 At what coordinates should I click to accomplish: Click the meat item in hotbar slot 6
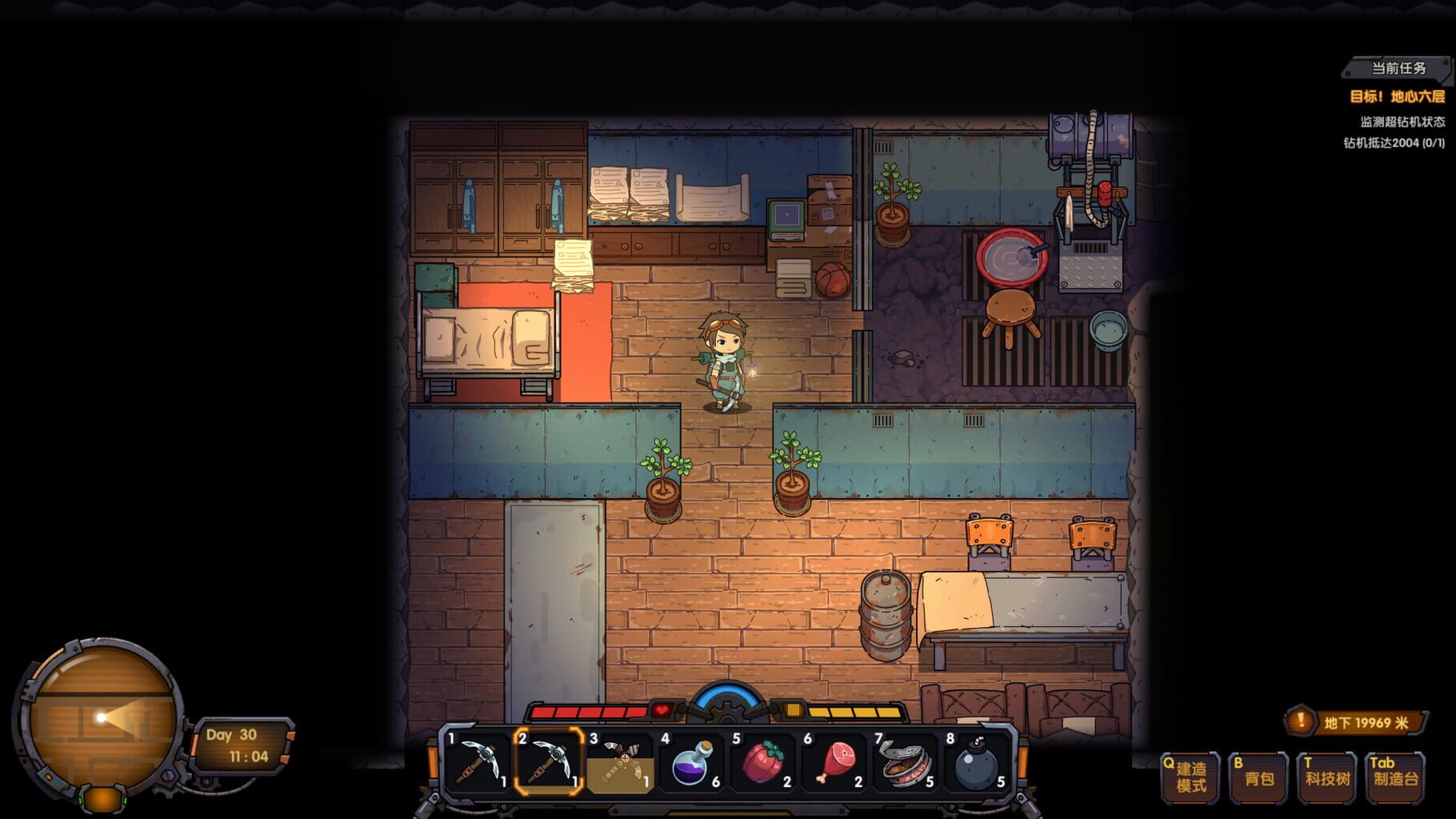coord(834,760)
